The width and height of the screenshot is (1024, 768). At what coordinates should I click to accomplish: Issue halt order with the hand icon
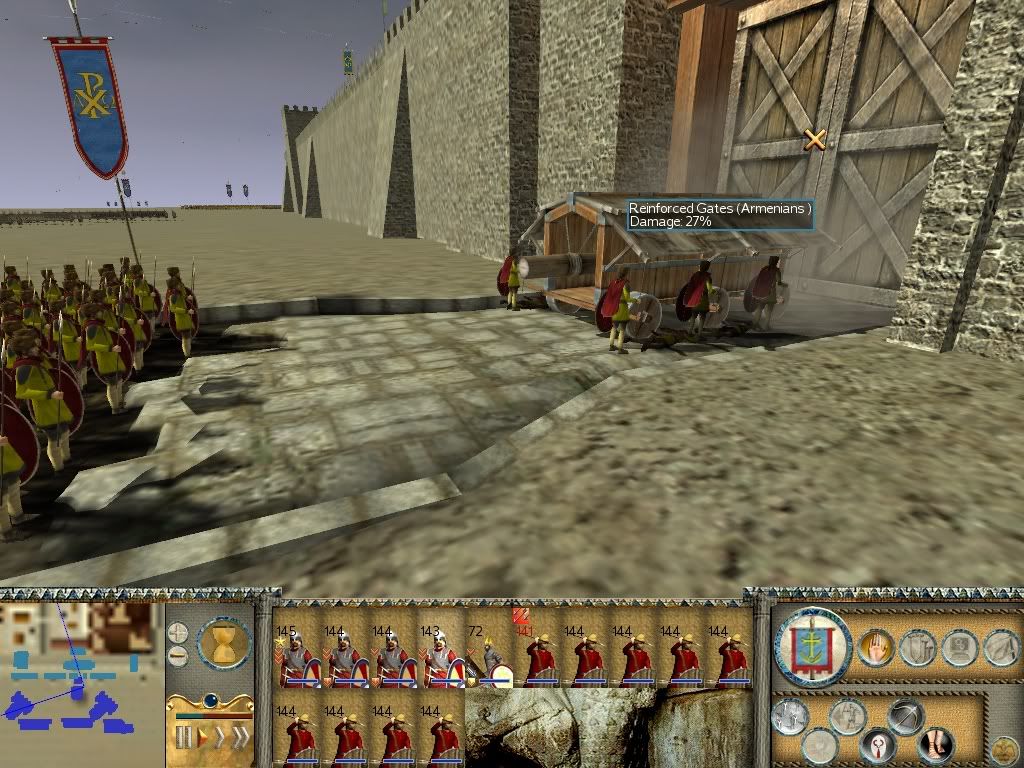[x=875, y=648]
